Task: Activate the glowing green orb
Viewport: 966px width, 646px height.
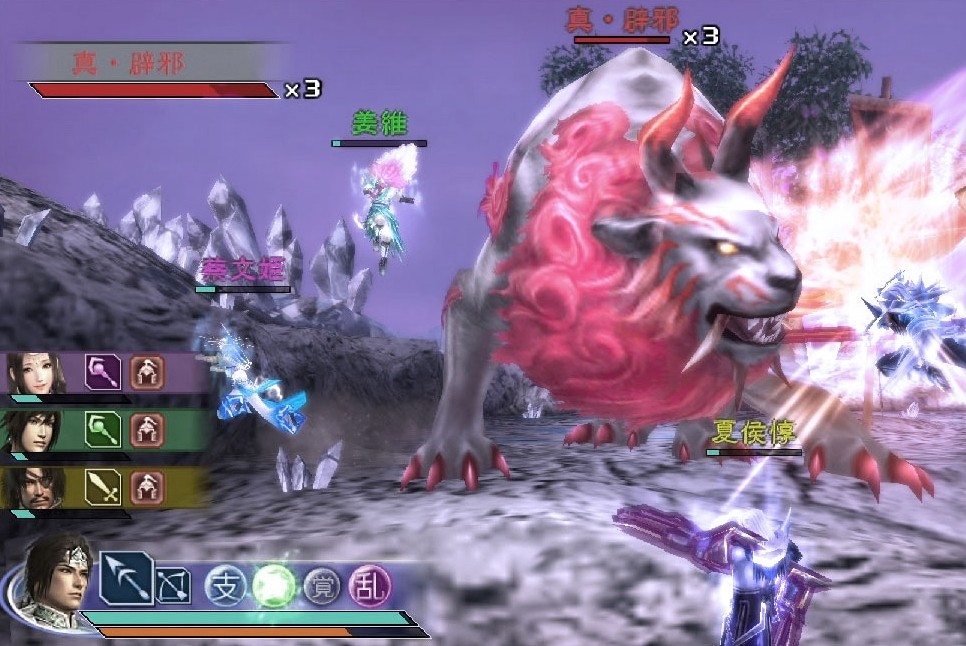Action: (x=272, y=584)
